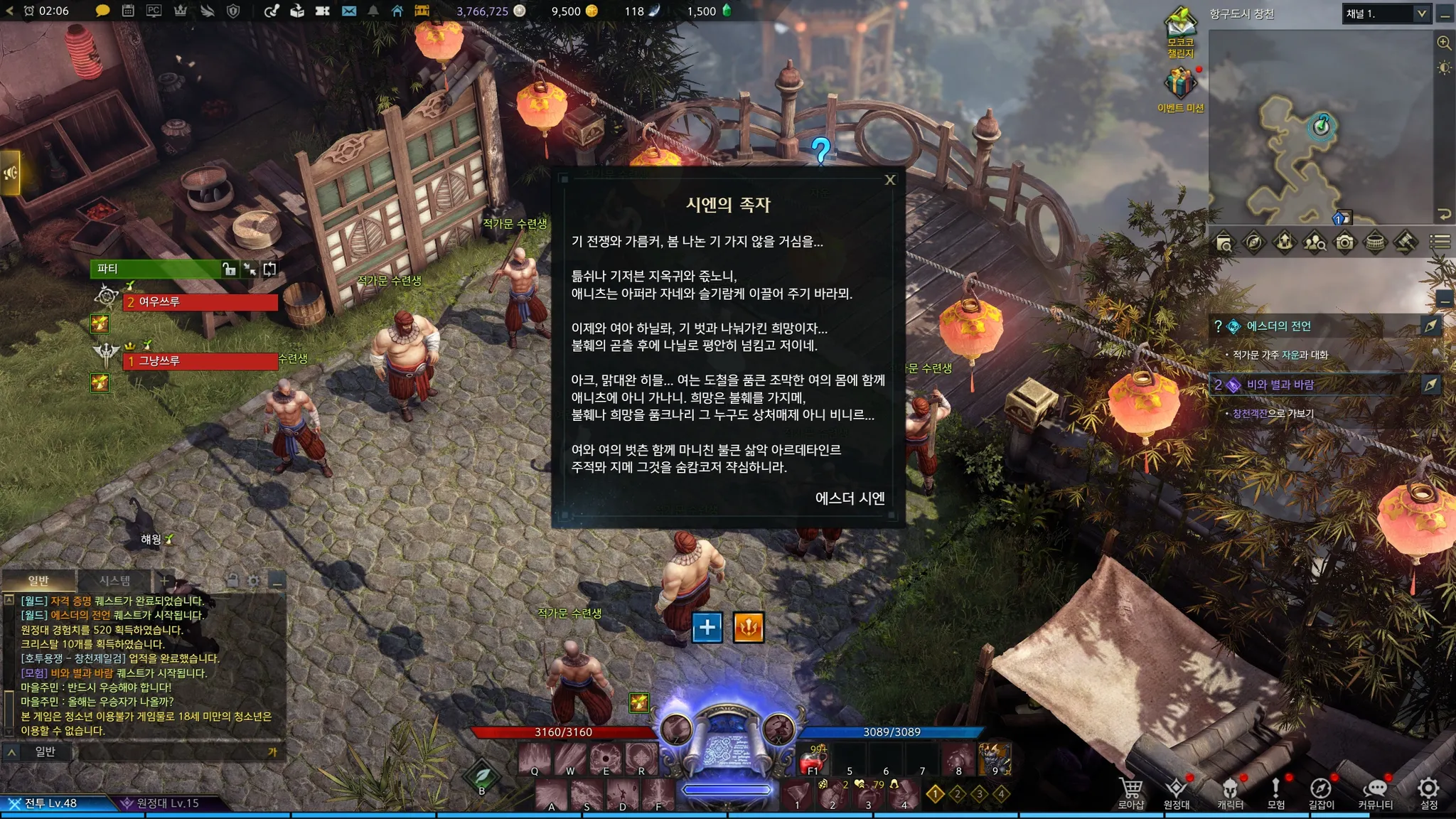Screen dimensions: 1456x819
Task: Click the blue plus buff icon
Action: (x=707, y=627)
